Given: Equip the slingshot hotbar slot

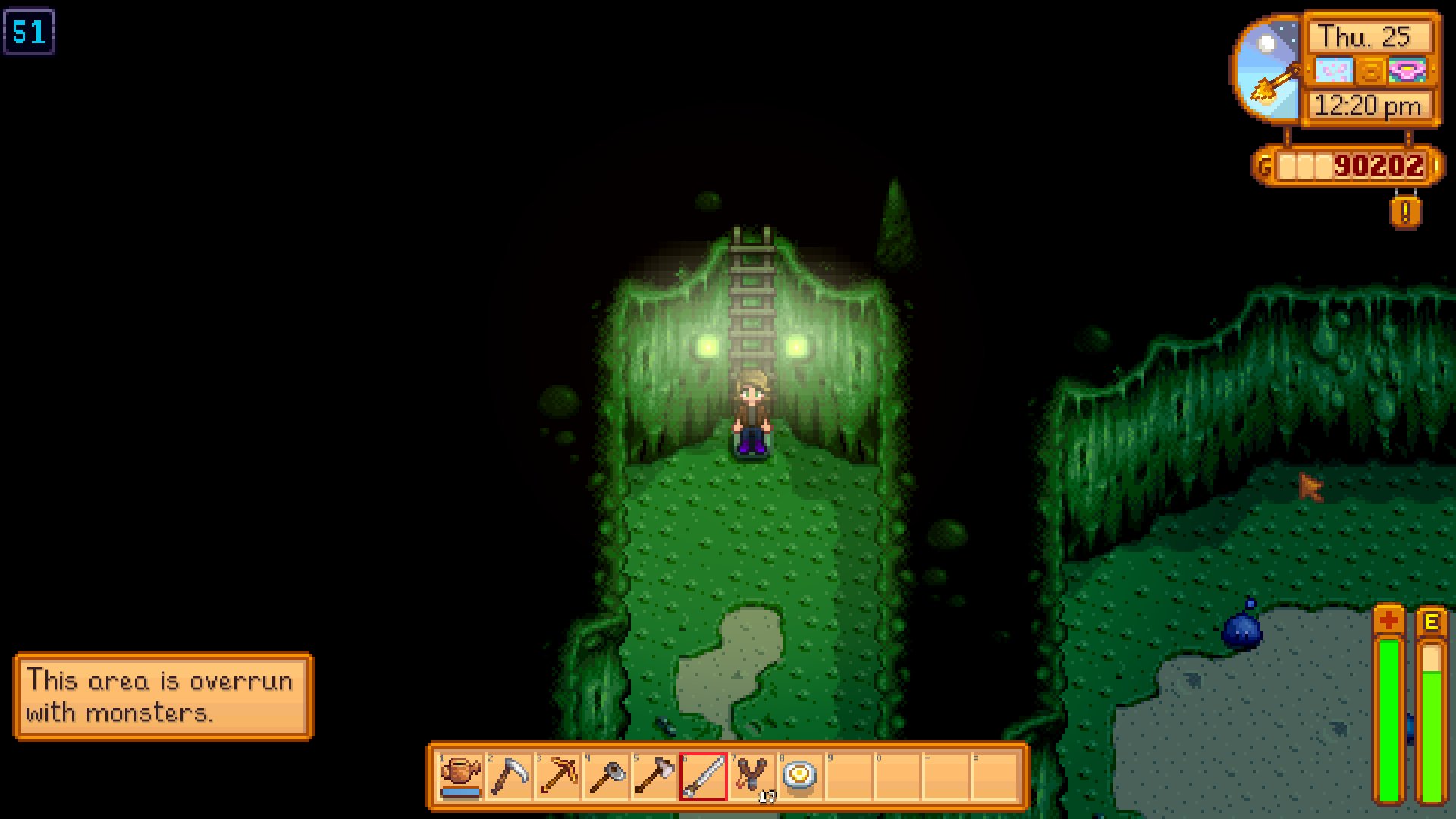Looking at the screenshot, I should (752, 776).
